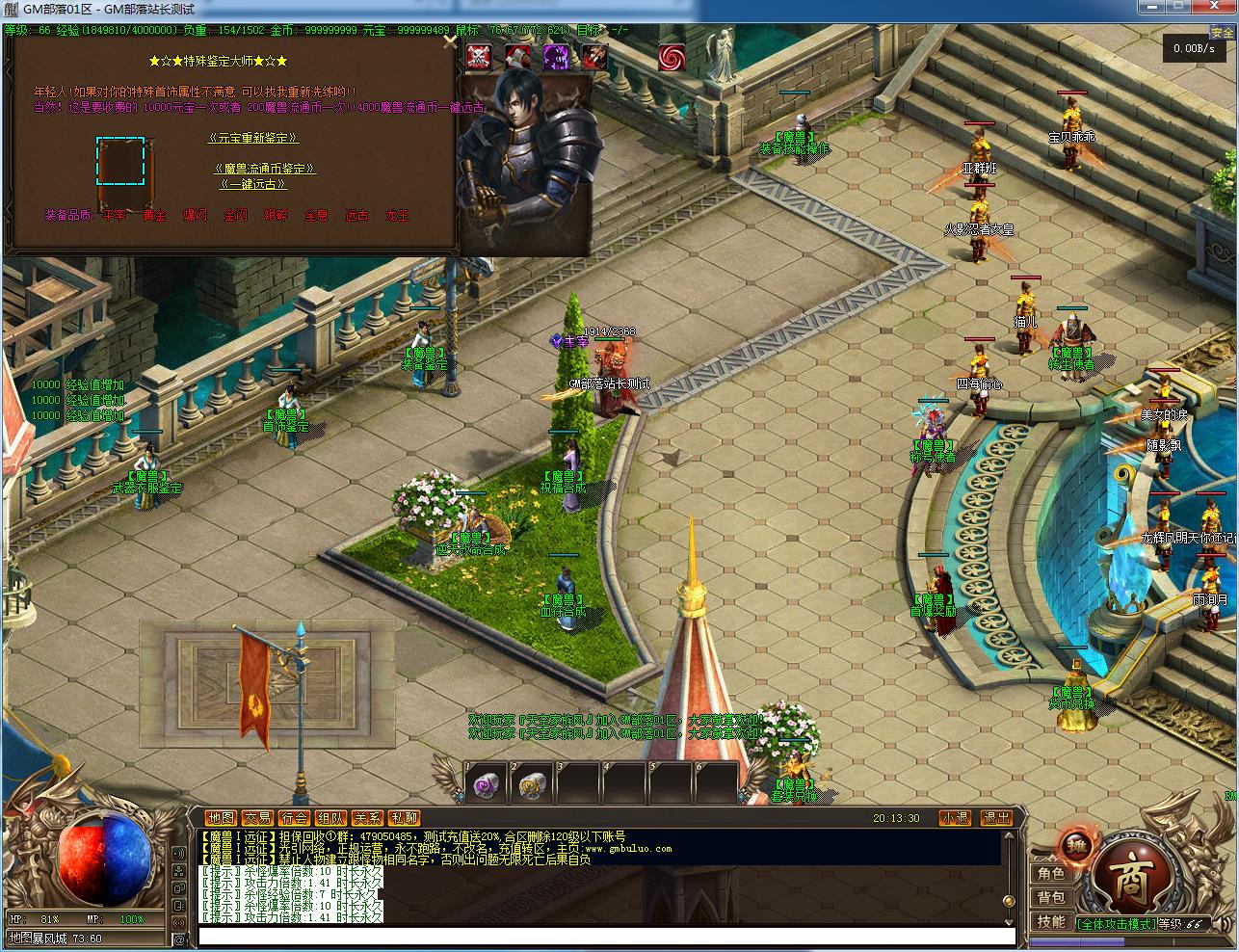This screenshot has width=1239, height=952.
Task: Select the golden rune stone in hotbar slot 2
Action: click(531, 785)
